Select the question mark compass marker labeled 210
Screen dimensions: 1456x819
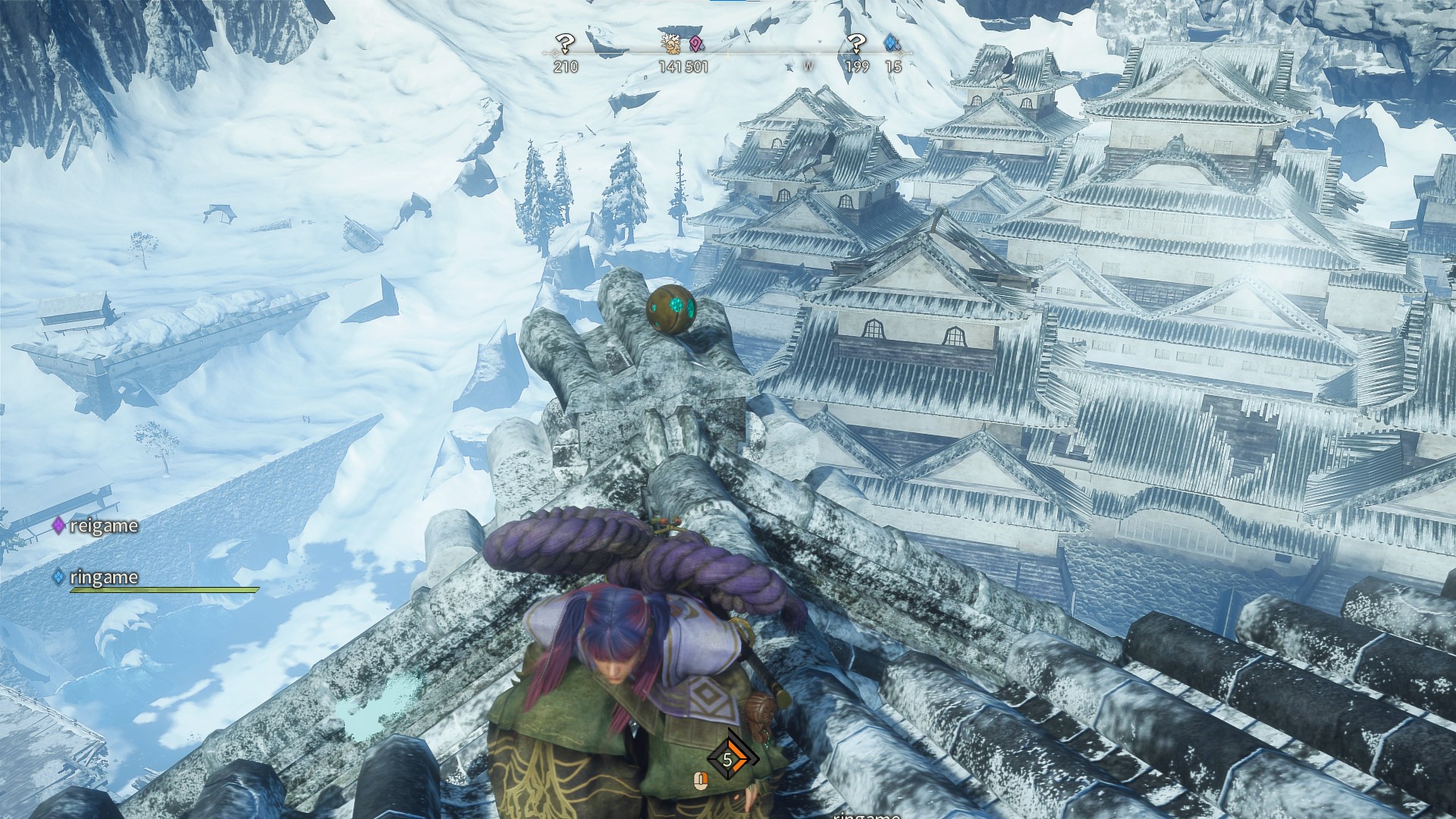click(x=565, y=44)
